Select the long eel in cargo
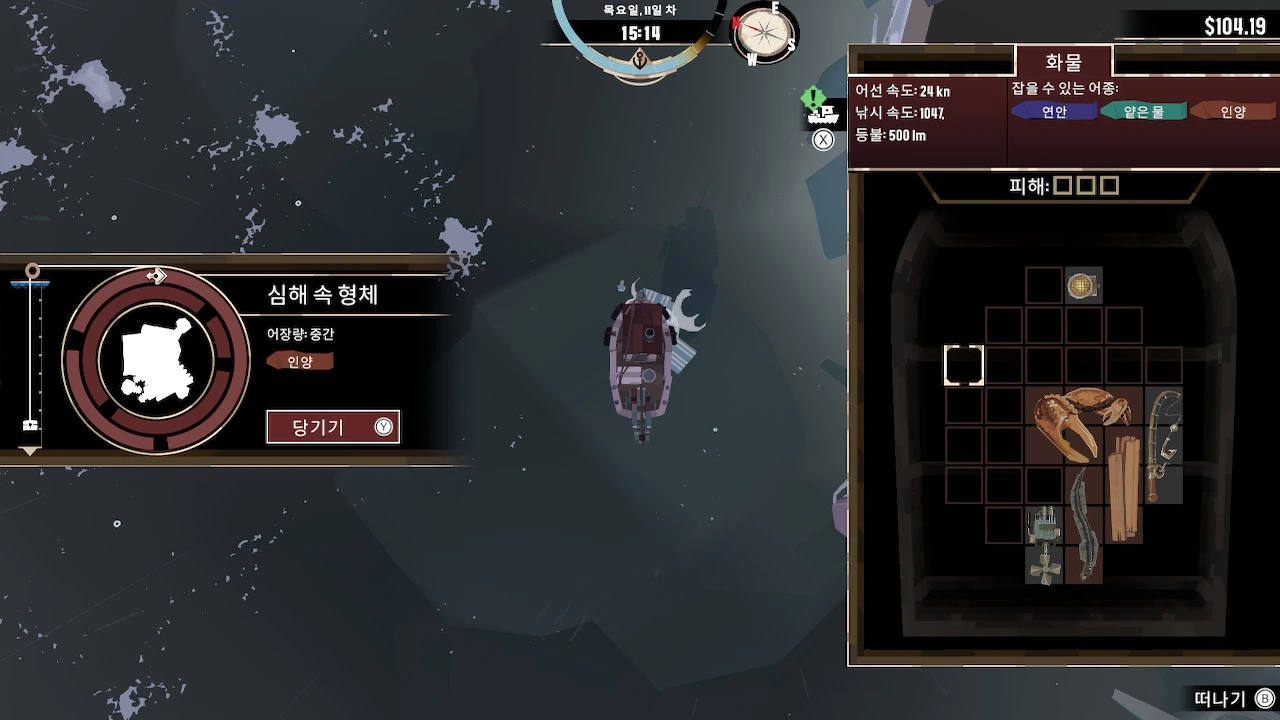Viewport: 1280px width, 720px height. tap(1084, 523)
